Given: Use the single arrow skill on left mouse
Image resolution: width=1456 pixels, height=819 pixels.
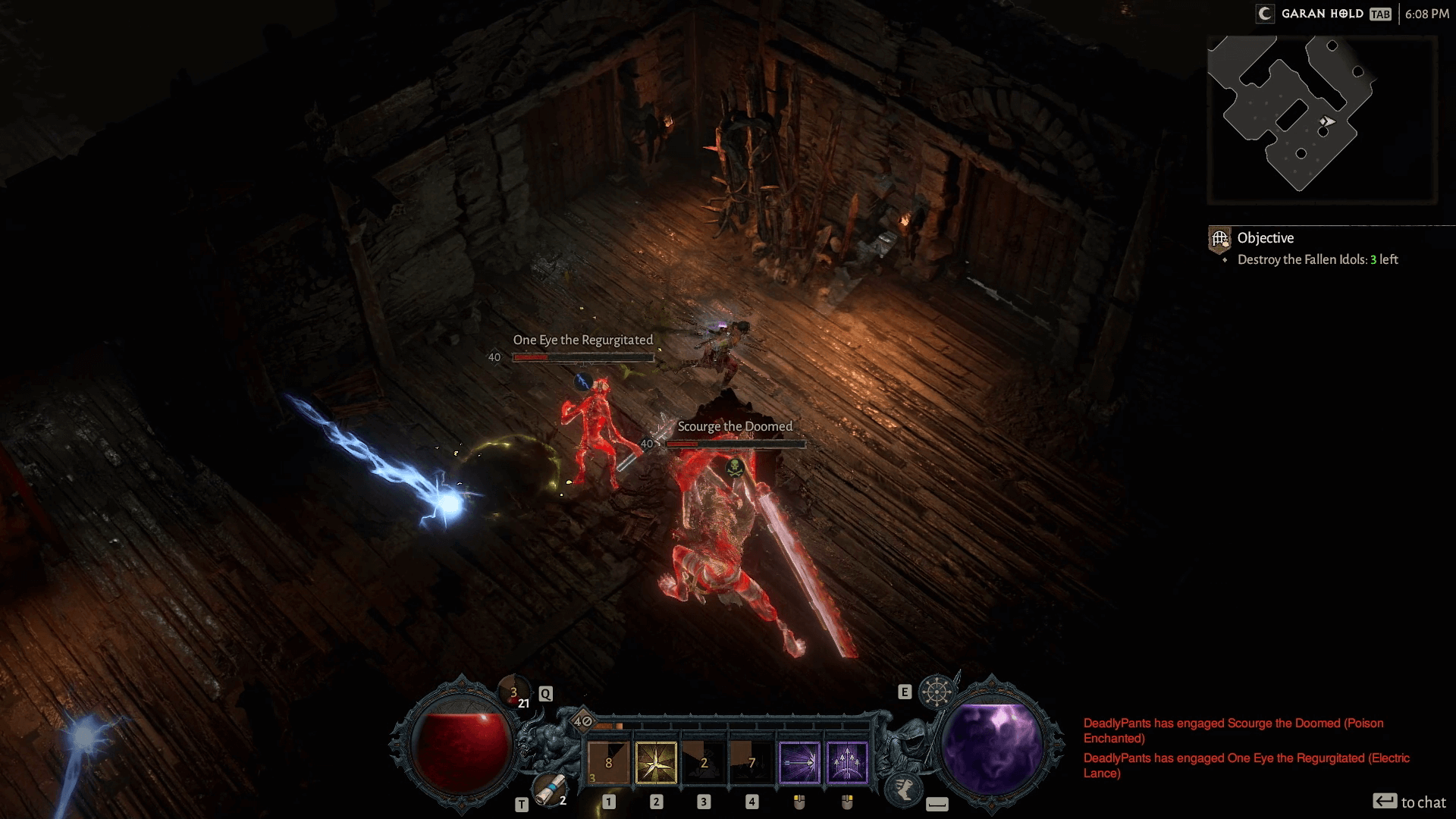Looking at the screenshot, I should coord(799,762).
